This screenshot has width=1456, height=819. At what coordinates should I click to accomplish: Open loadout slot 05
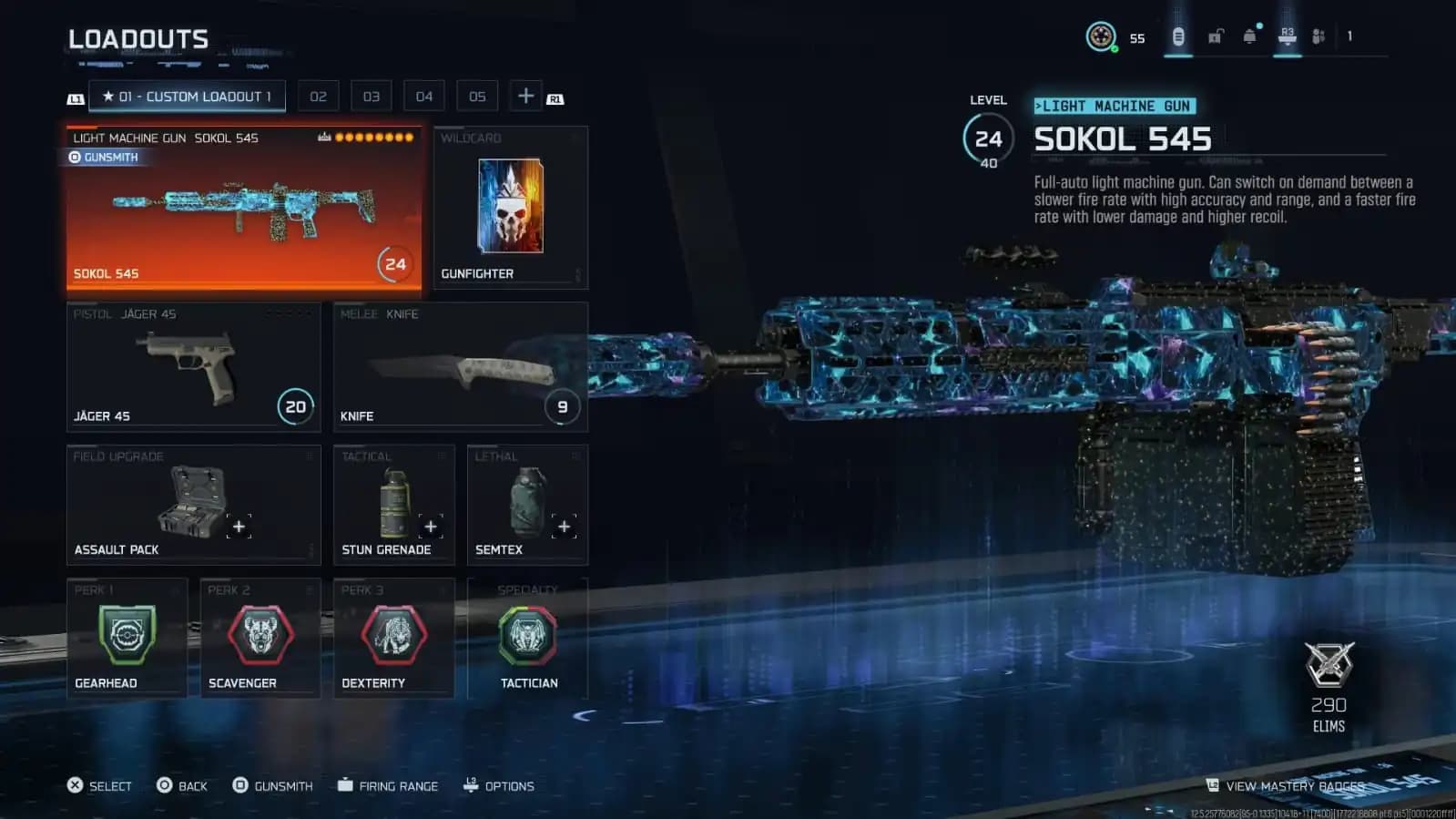tap(477, 95)
